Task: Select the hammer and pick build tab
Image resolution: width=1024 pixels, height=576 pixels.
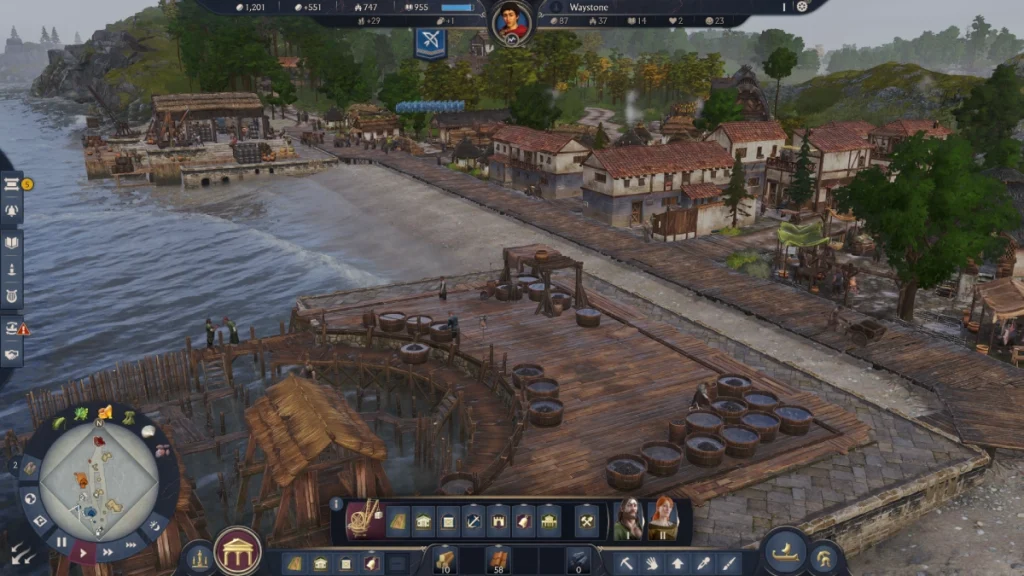Action: point(587,521)
